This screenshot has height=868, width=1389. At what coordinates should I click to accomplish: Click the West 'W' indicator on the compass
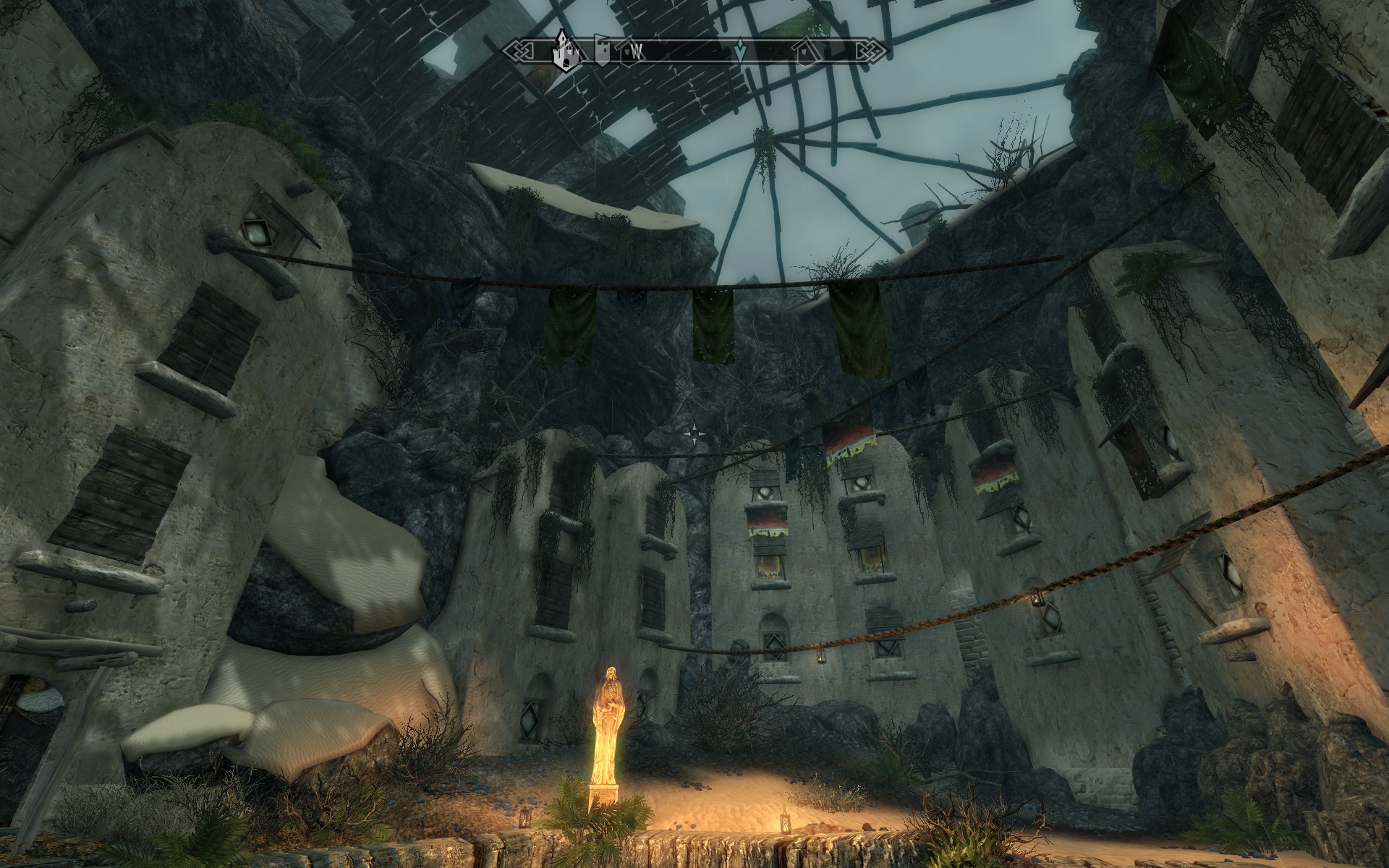coord(637,51)
